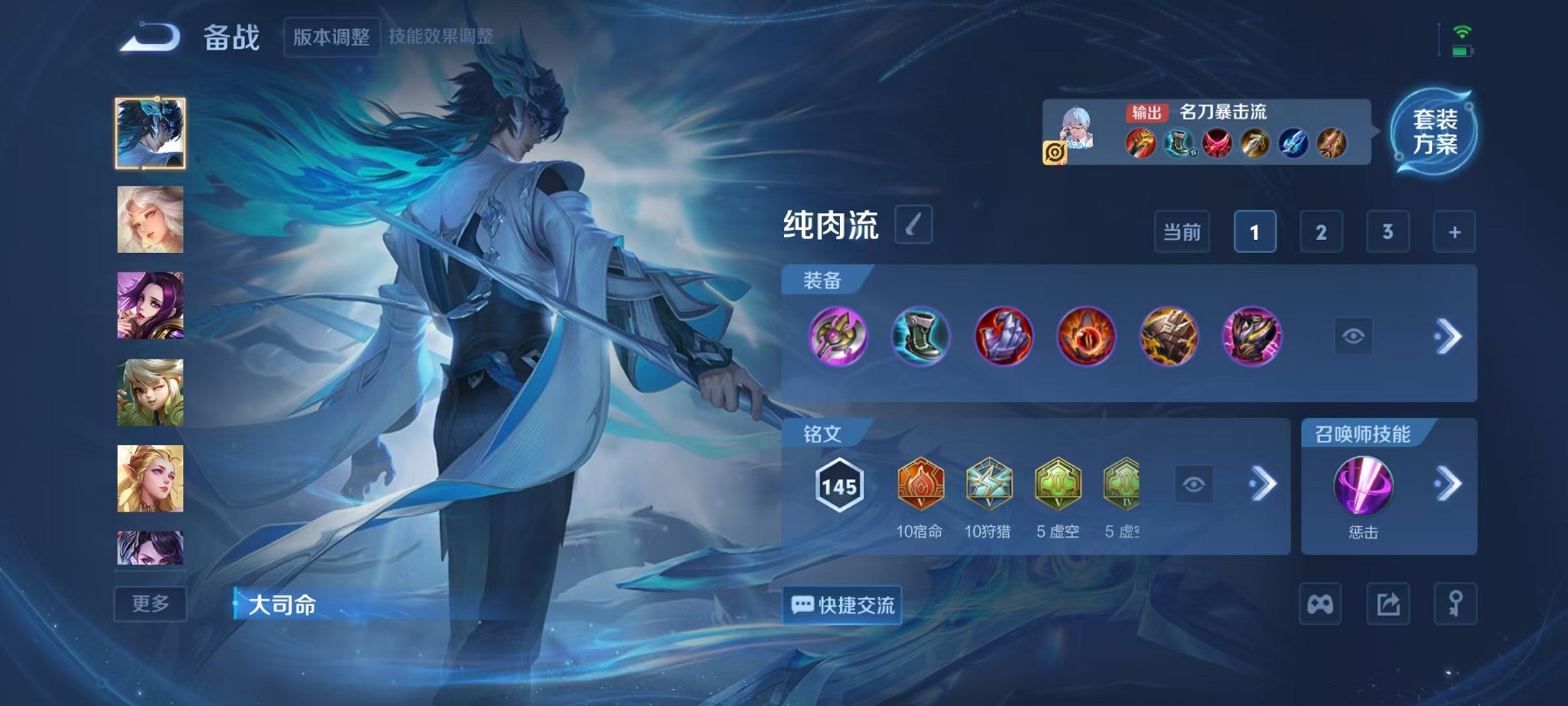Screen dimensions: 1568x706
Task: Switch to the 版本调整 tab
Action: 331,35
